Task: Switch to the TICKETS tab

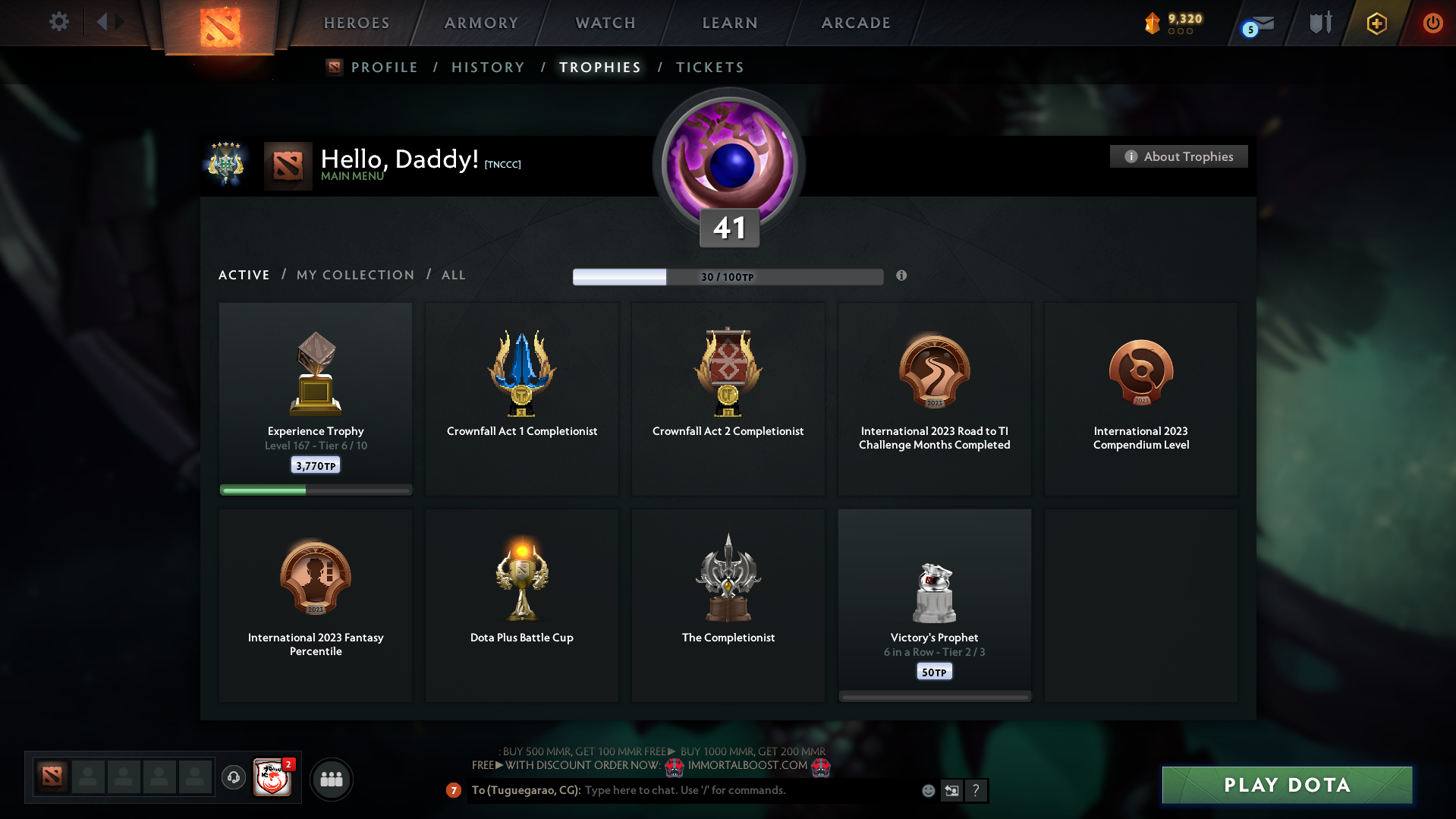Action: [709, 67]
